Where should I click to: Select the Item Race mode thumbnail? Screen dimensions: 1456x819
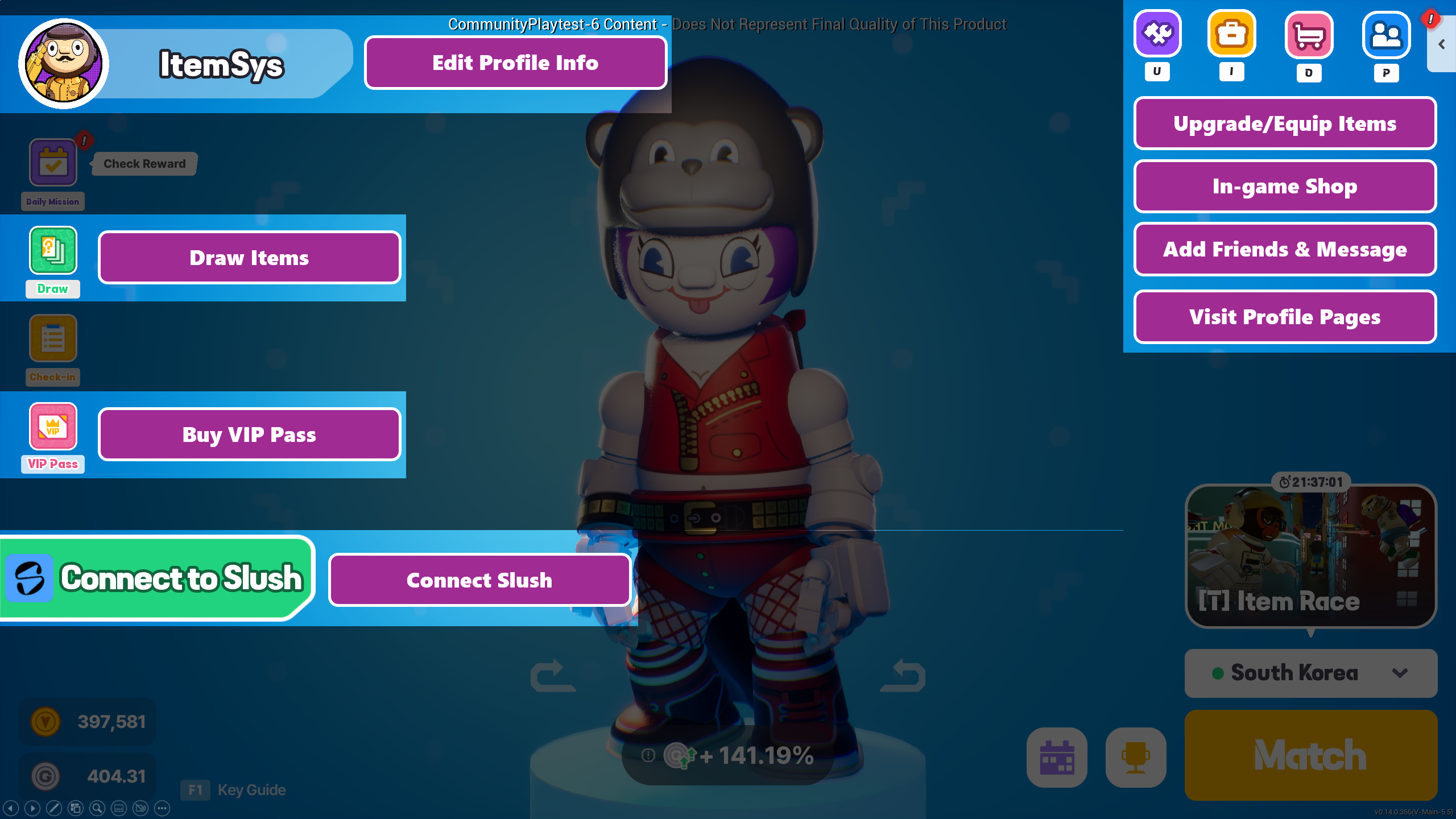click(1310, 556)
